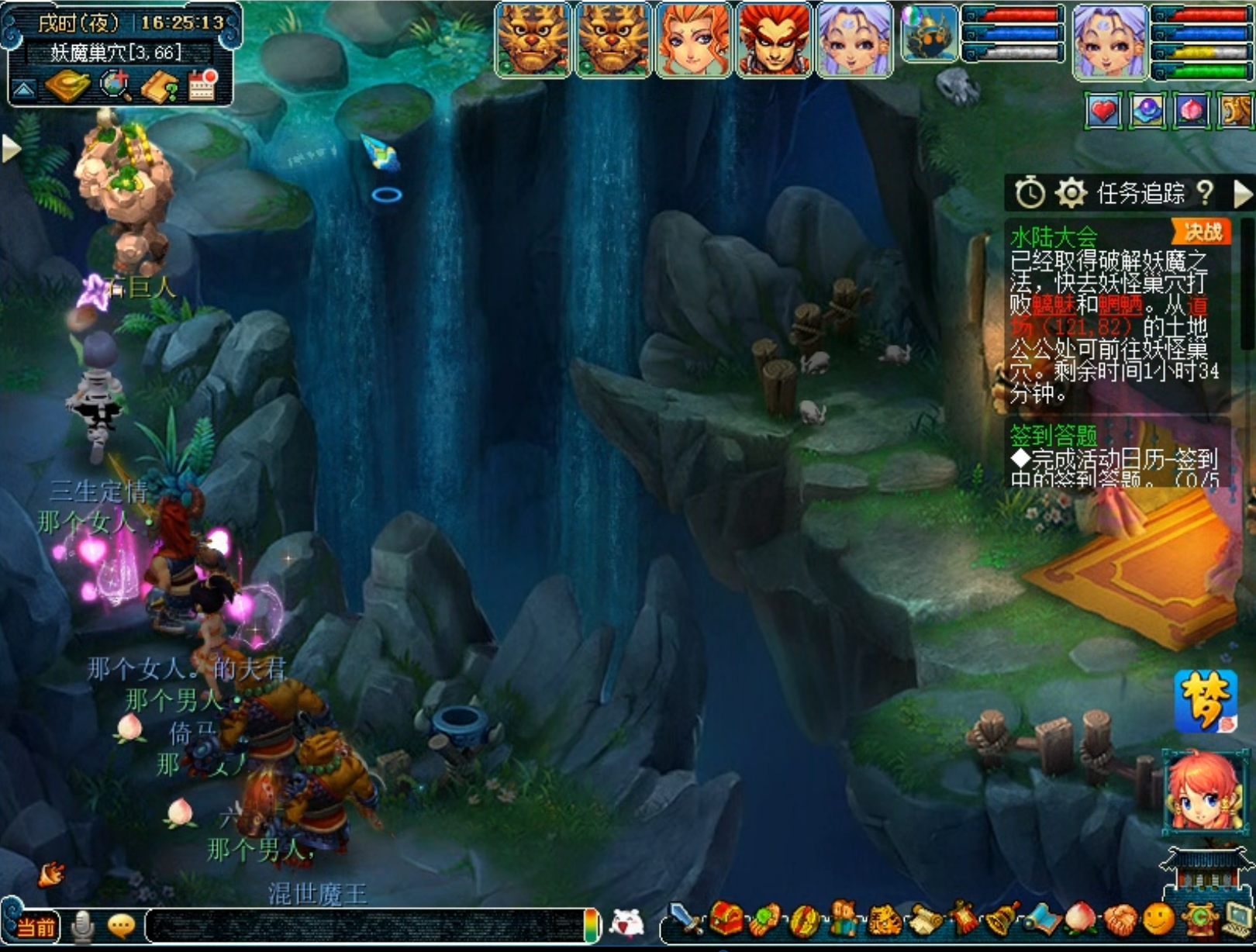Open the world map magnifier icon
Image resolution: width=1256 pixels, height=952 pixels.
116,86
